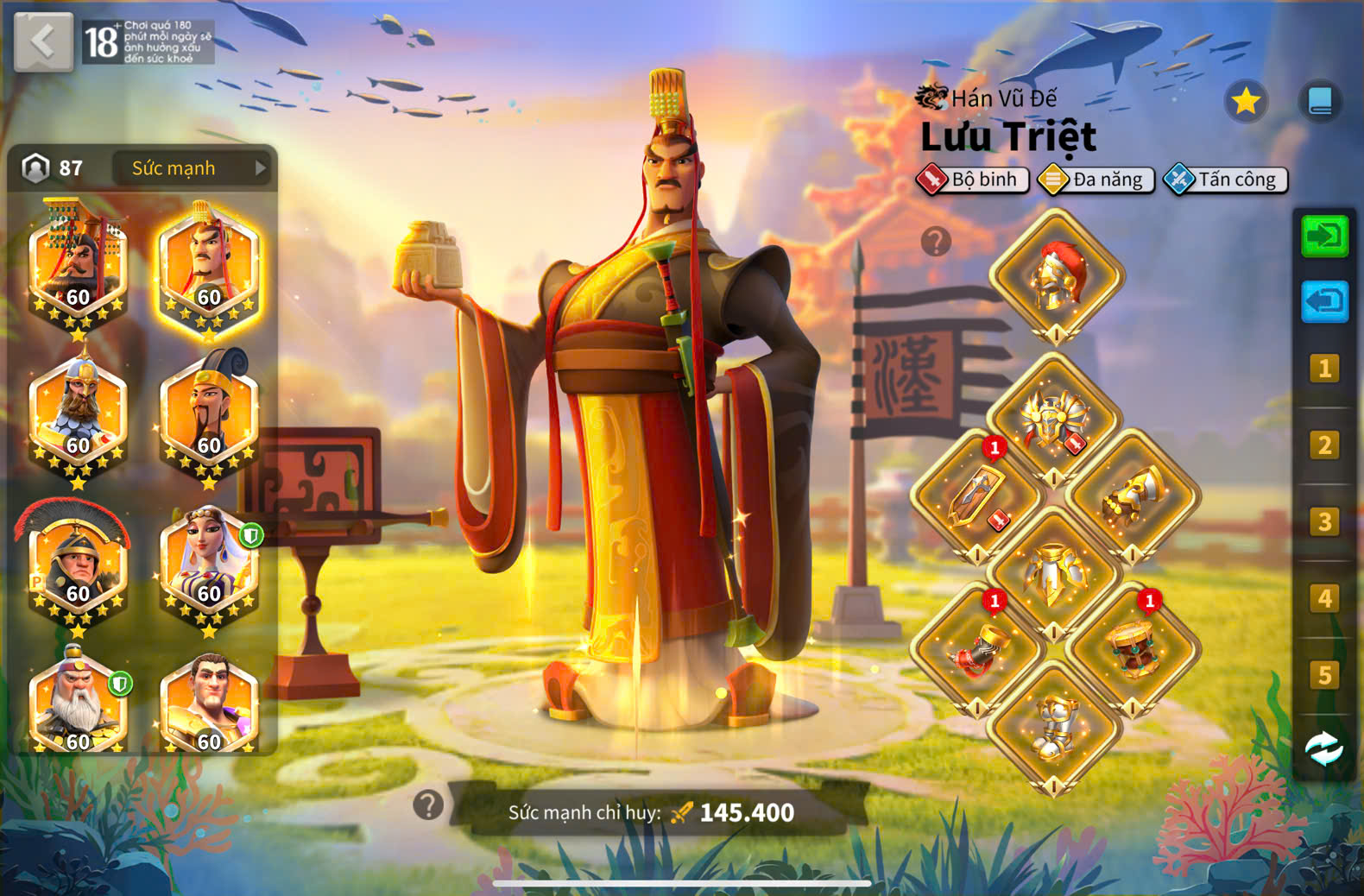
Task: Open the Sức mạnh sort dropdown
Action: (x=192, y=168)
